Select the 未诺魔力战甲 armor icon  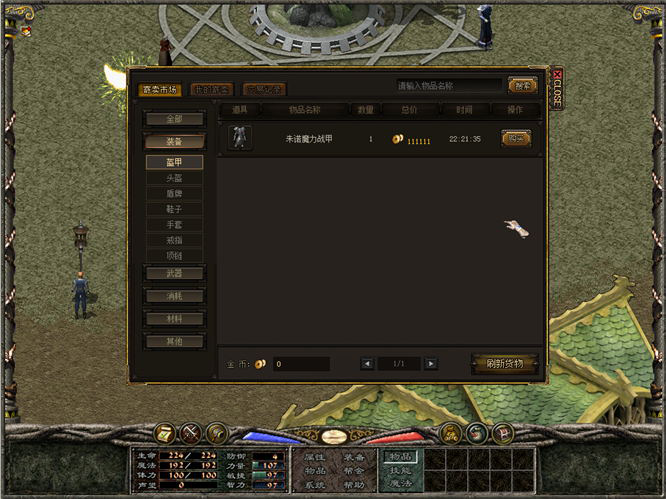point(240,138)
